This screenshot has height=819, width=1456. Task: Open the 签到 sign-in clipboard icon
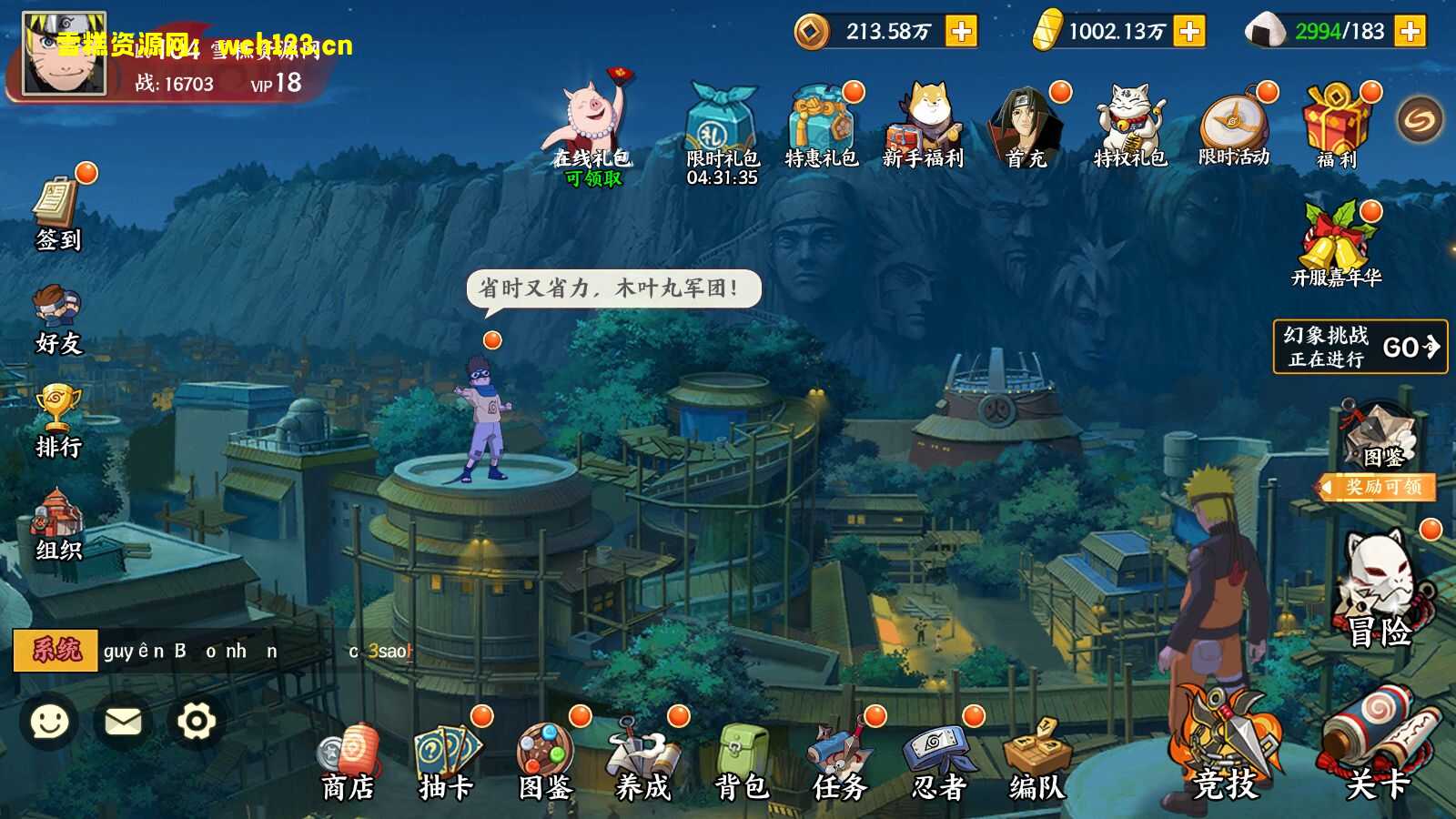click(x=57, y=209)
